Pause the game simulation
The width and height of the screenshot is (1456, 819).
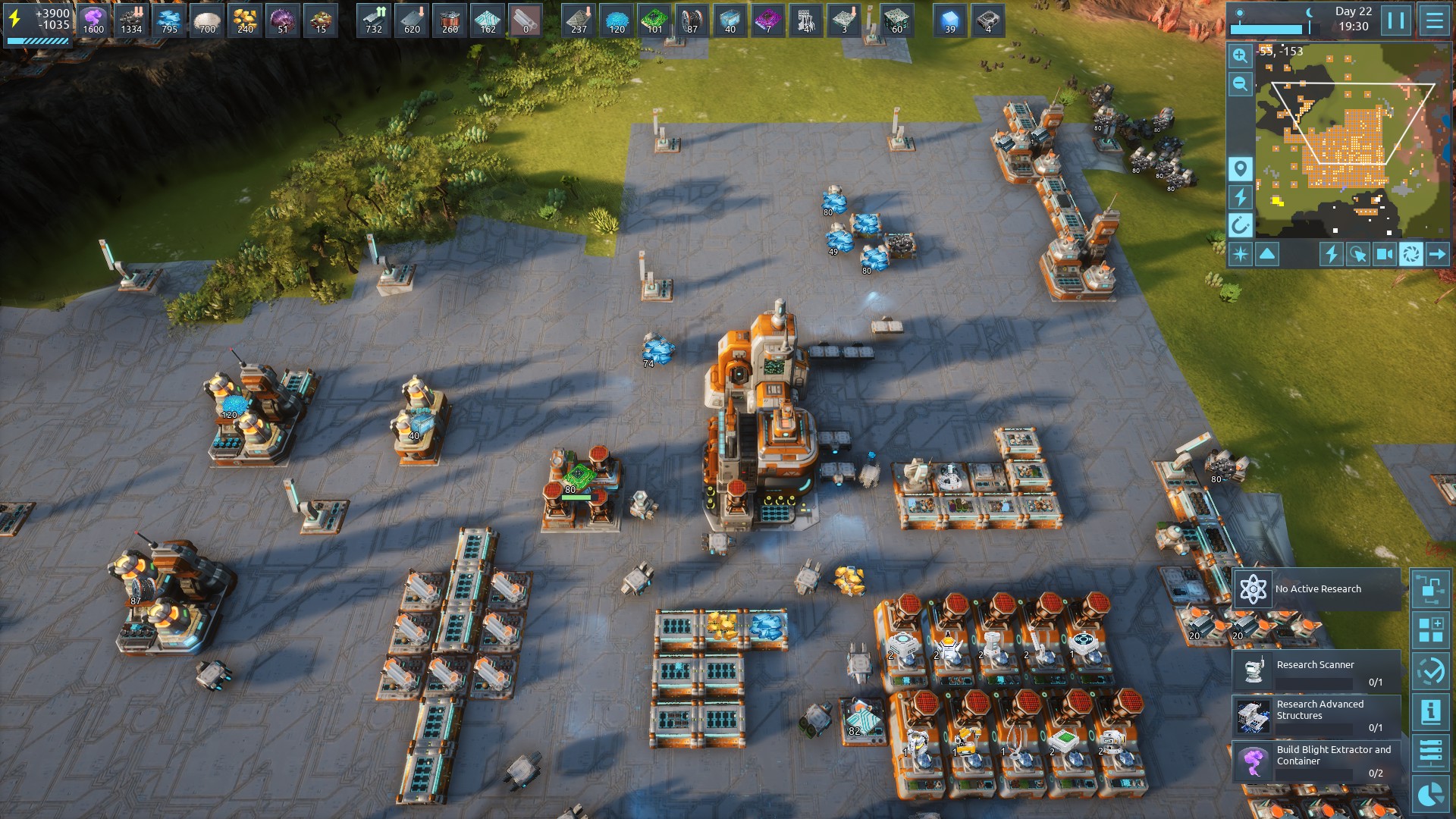tap(1396, 20)
